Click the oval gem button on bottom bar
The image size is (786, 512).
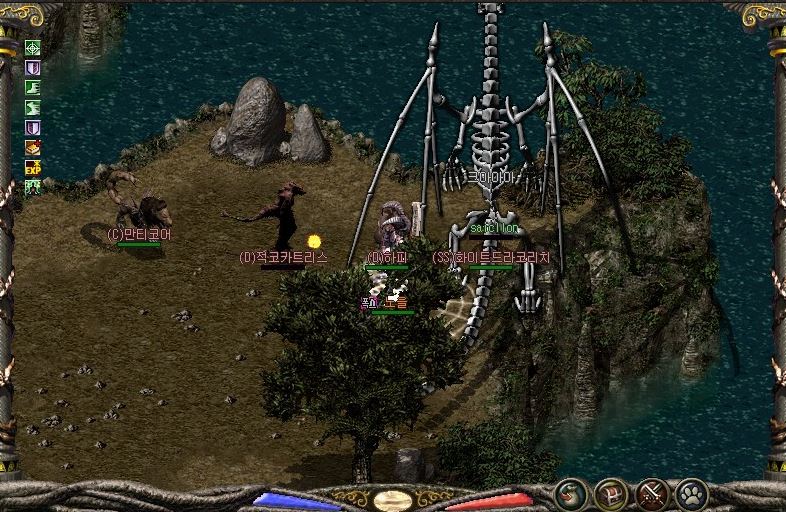392,499
